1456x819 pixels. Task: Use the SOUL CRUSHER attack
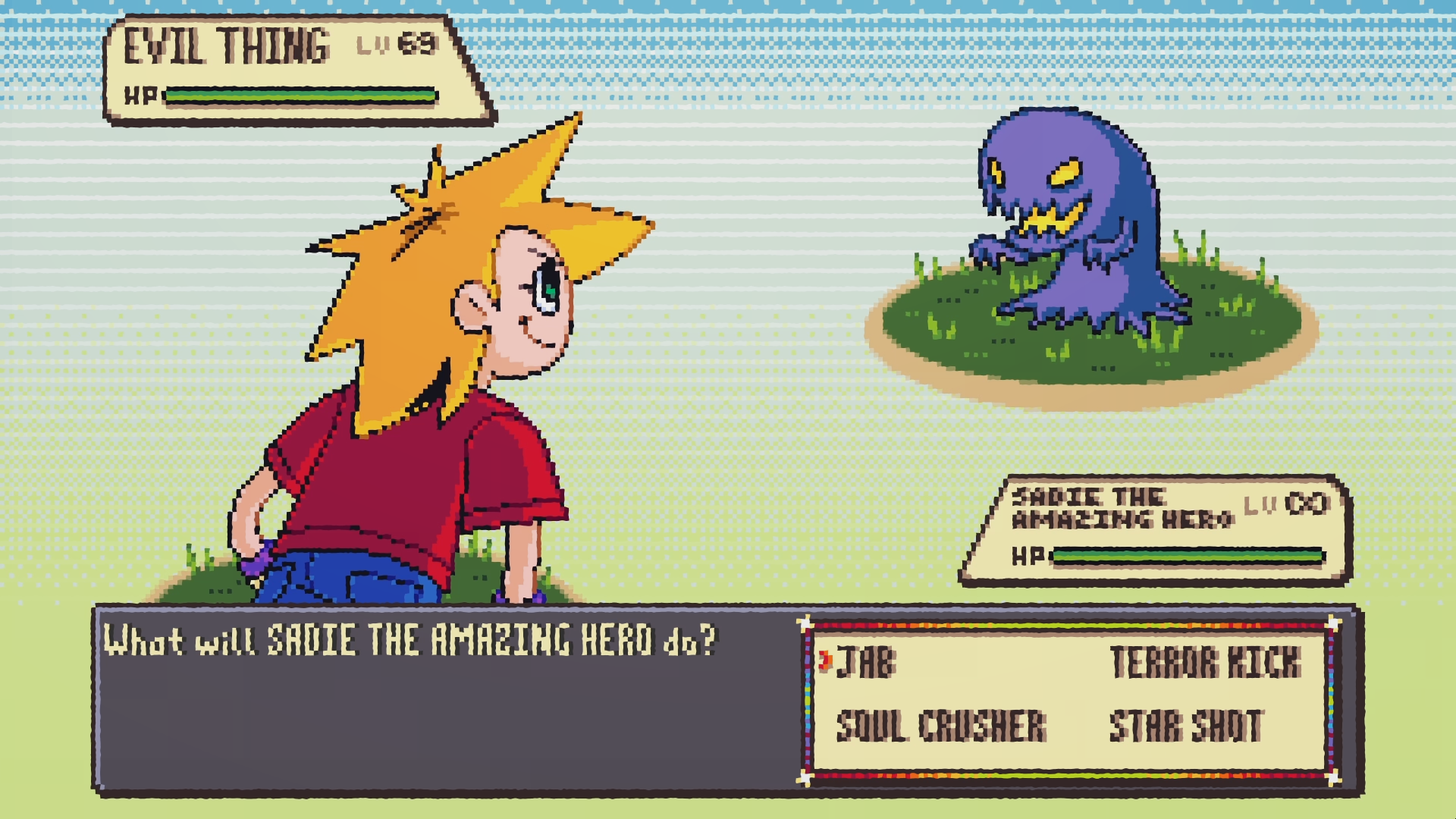941,726
